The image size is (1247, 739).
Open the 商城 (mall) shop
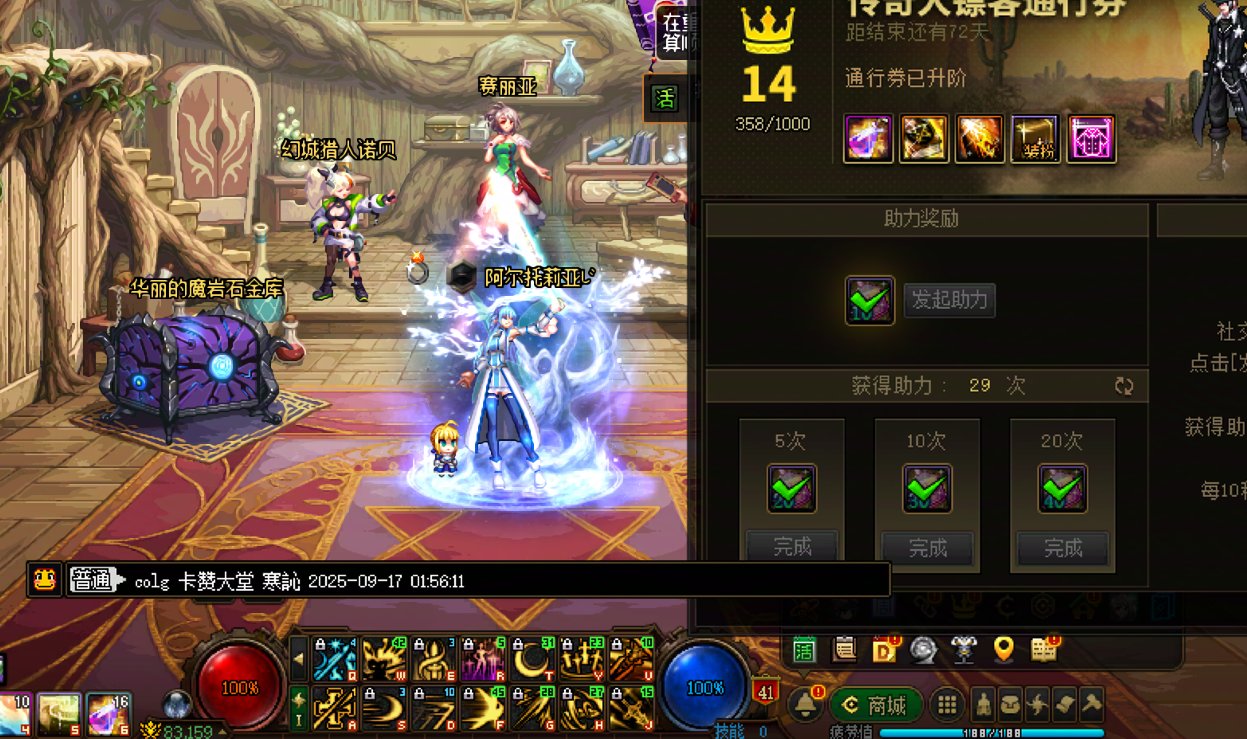coord(875,705)
